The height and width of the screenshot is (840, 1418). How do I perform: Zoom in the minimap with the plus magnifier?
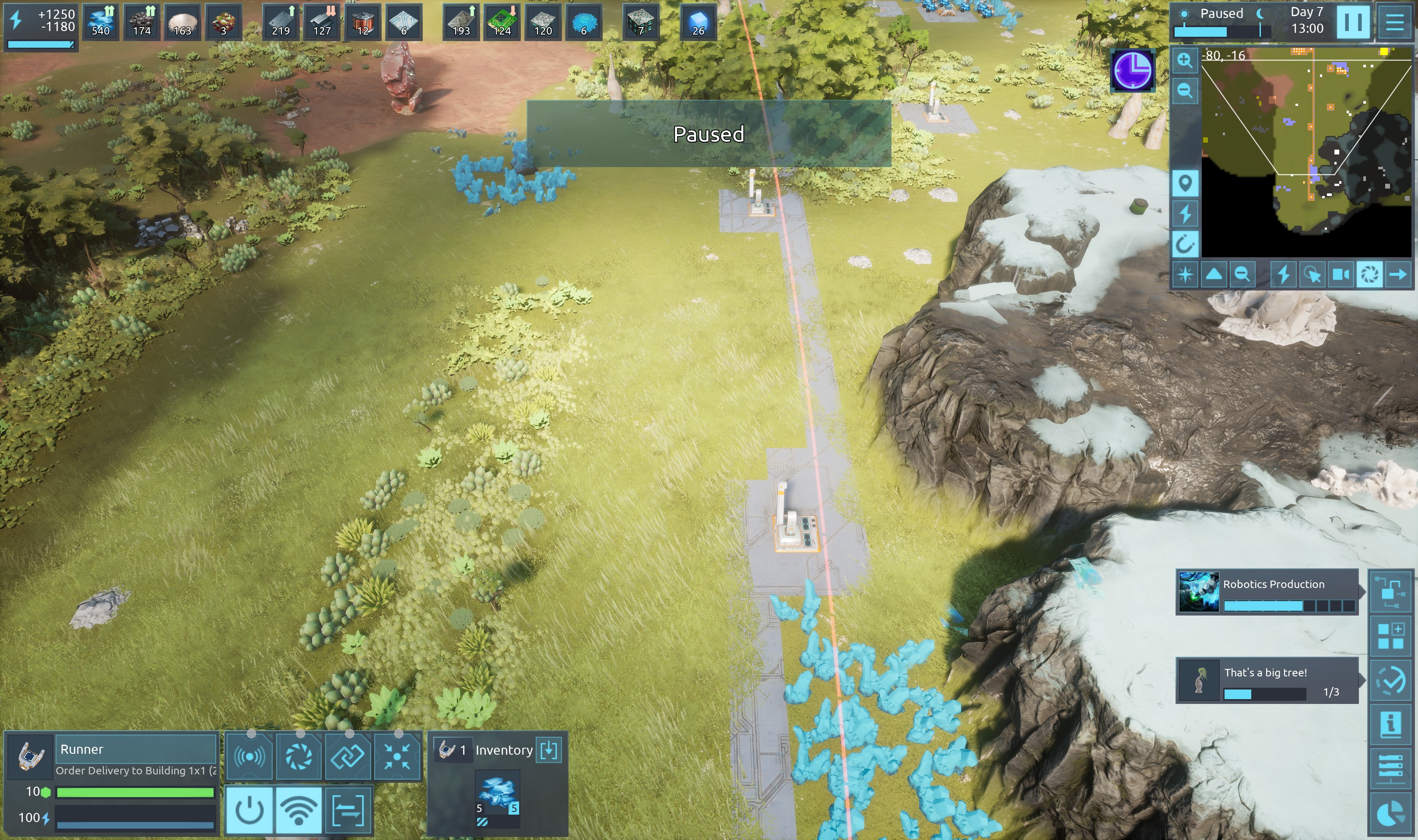[x=1184, y=60]
